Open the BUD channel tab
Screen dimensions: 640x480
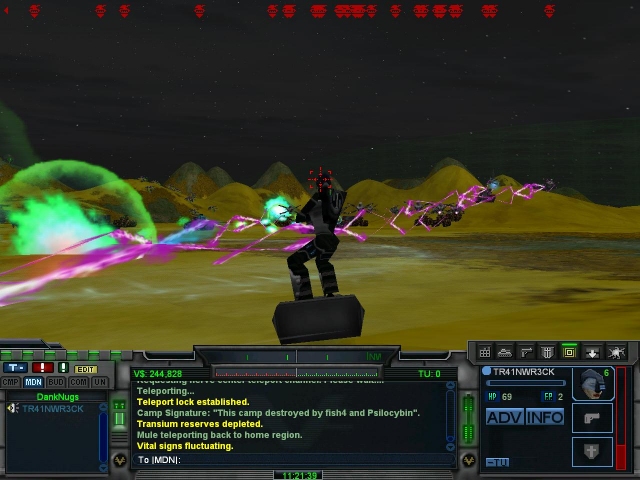(x=57, y=382)
